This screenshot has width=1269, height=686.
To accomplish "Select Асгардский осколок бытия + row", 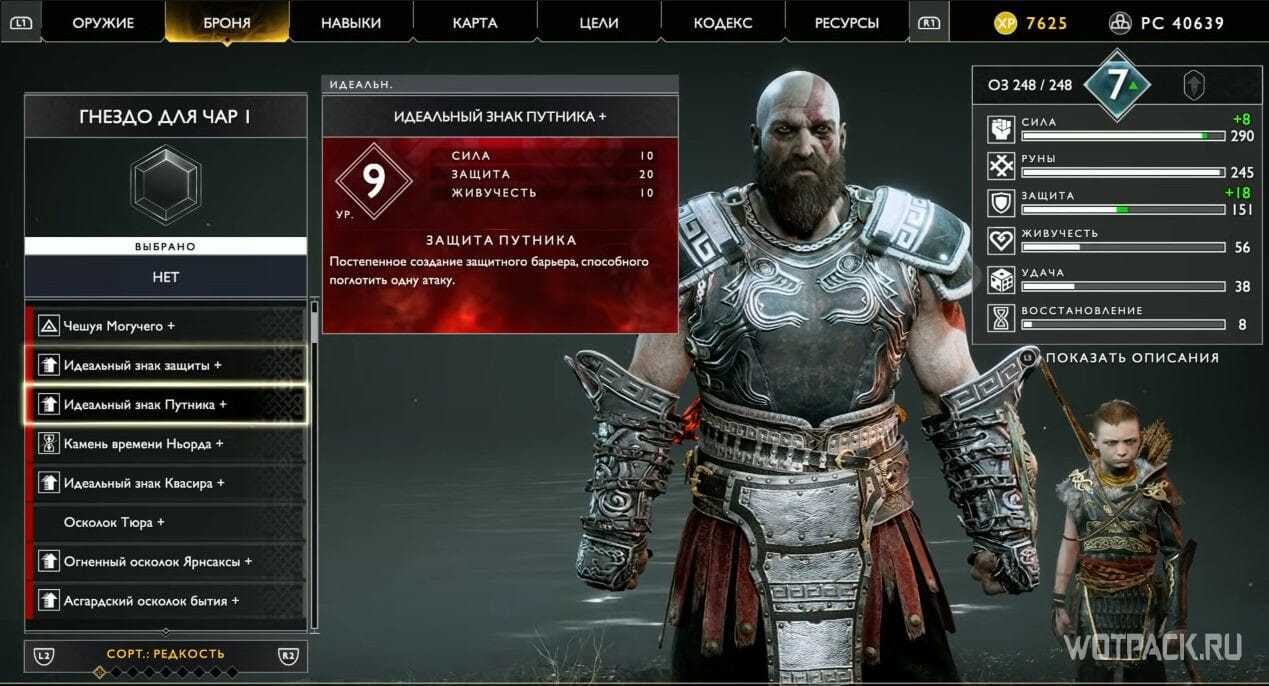I will point(166,601).
